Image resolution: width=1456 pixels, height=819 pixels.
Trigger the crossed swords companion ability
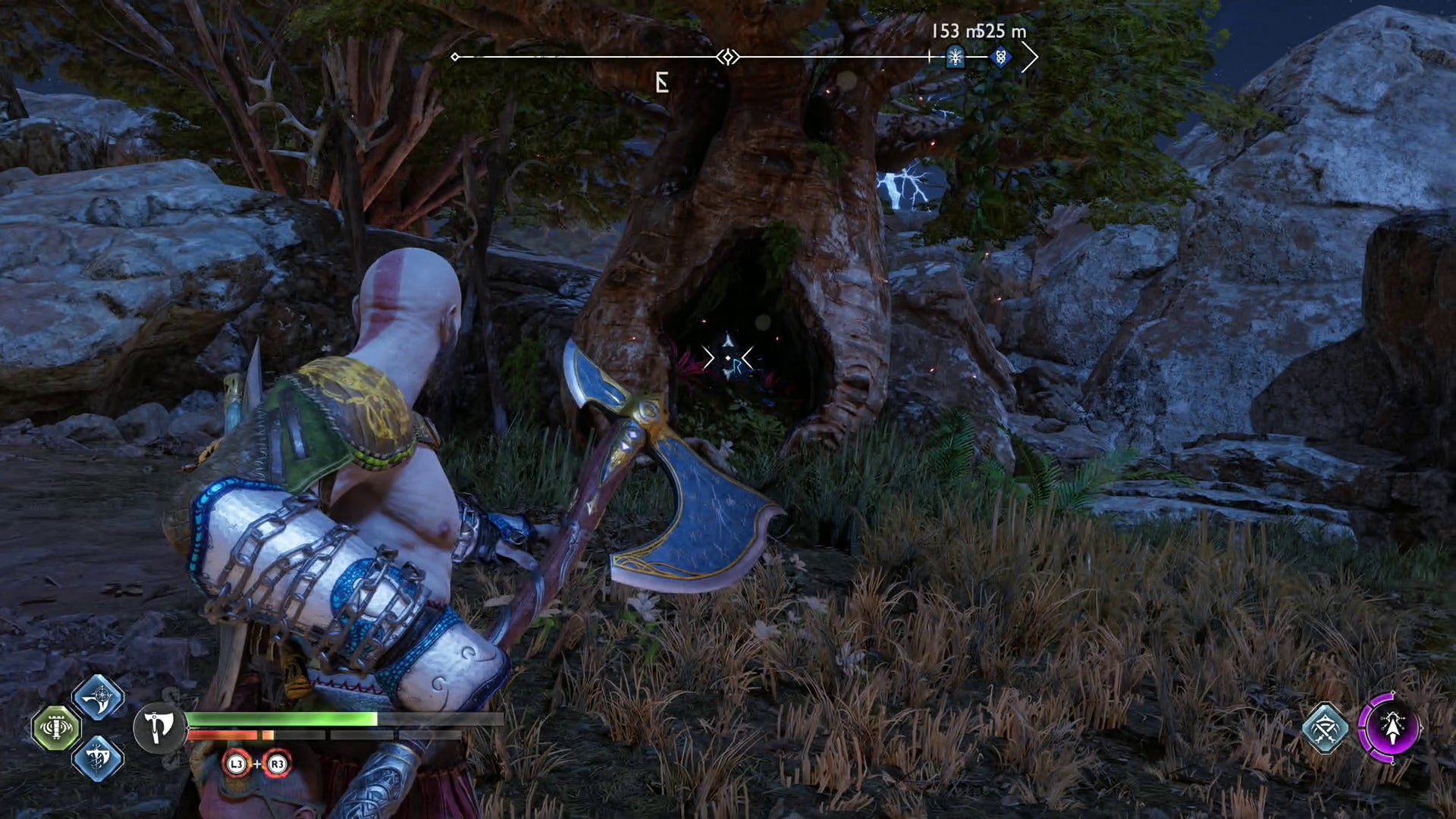point(1325,728)
